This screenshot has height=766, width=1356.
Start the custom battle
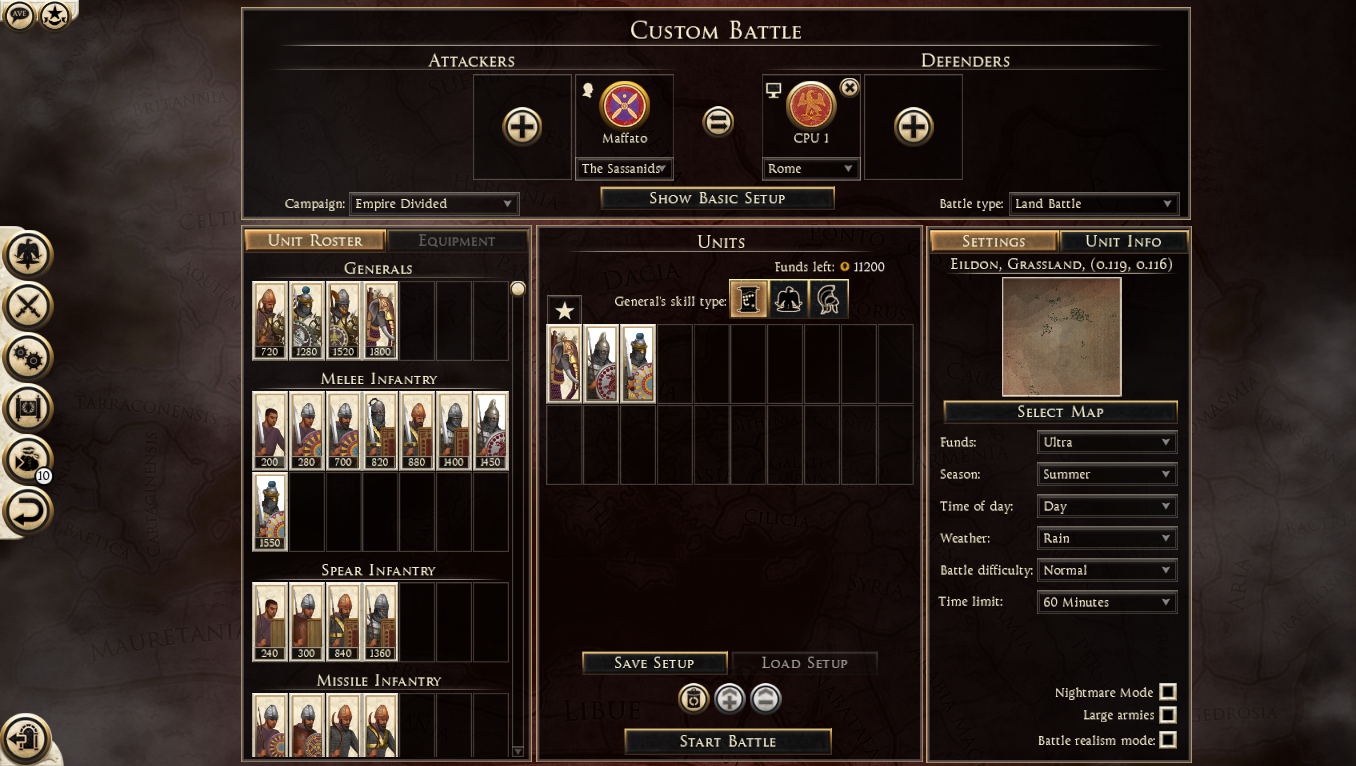[x=727, y=741]
